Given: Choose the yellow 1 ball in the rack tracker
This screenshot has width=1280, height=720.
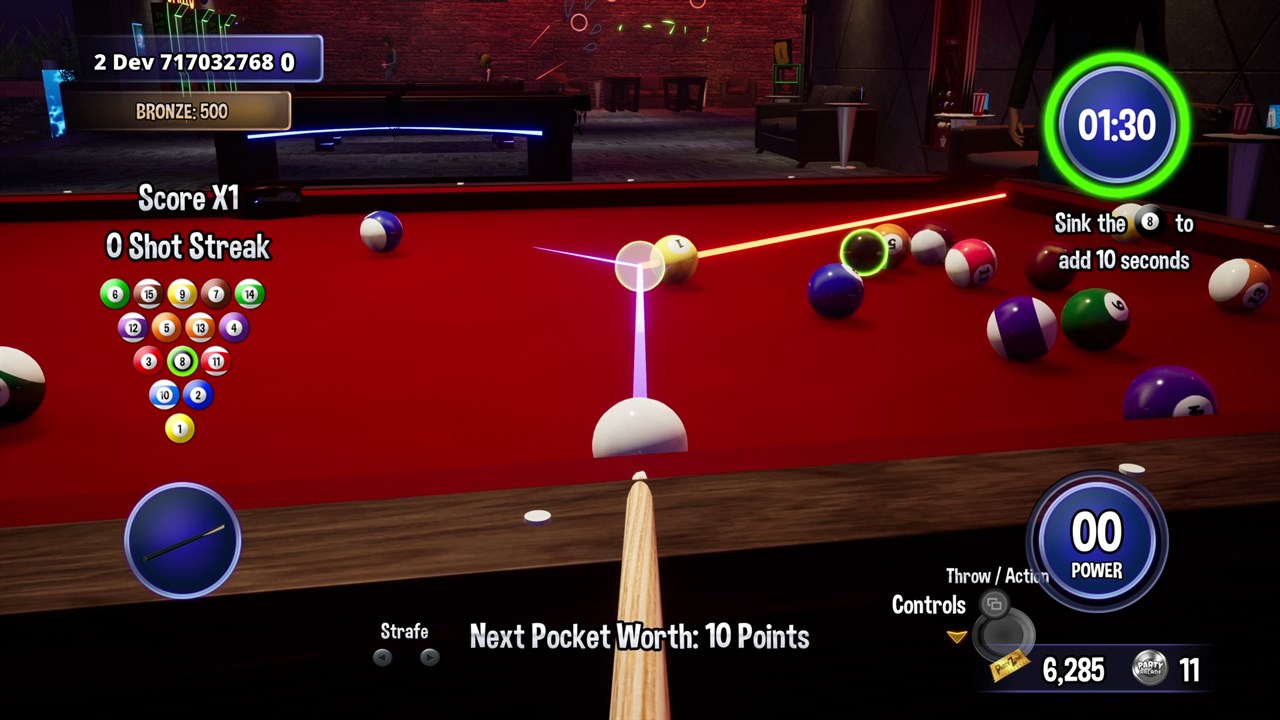Looking at the screenshot, I should [x=180, y=429].
